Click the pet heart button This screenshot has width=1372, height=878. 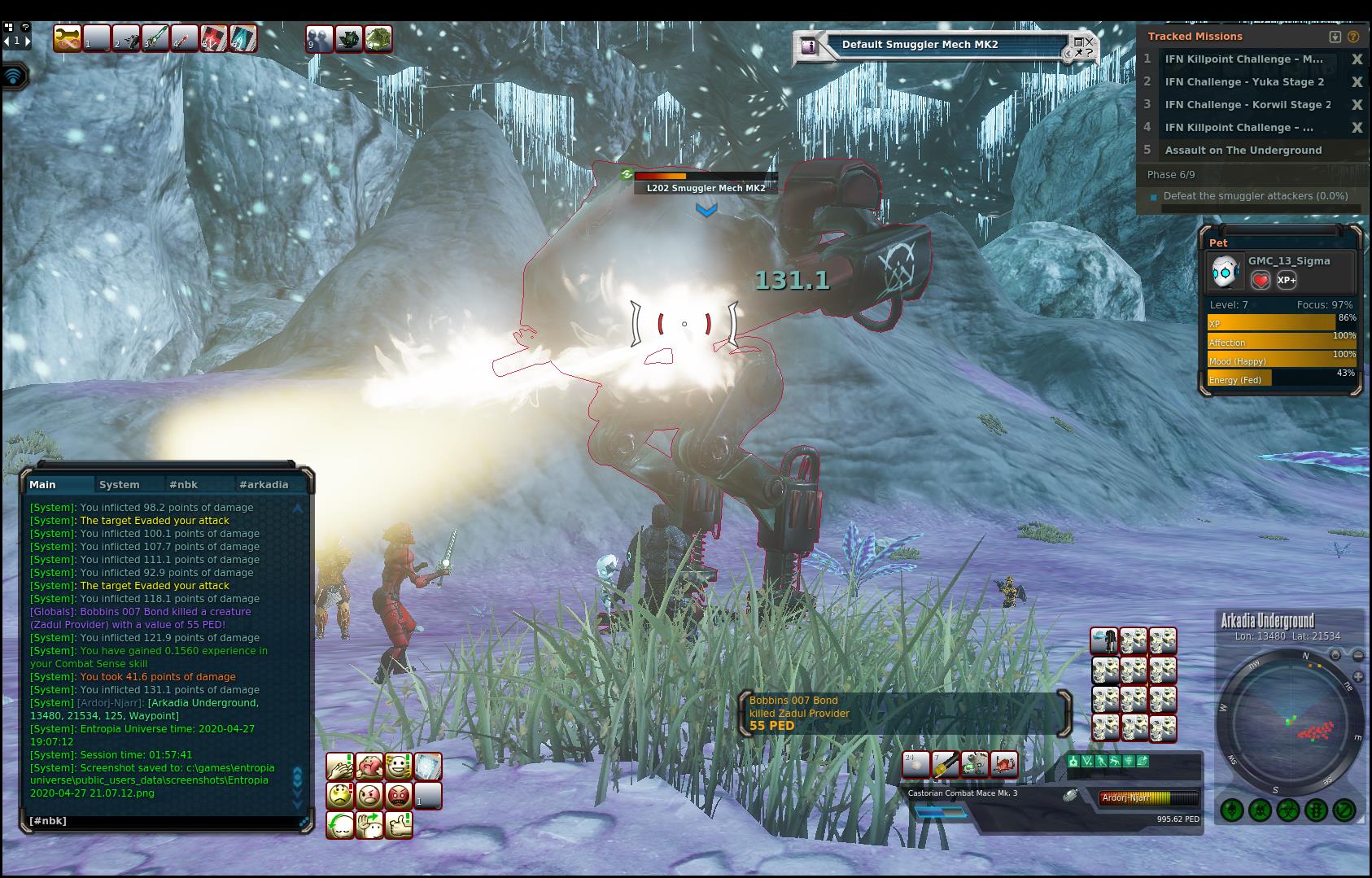(x=1260, y=280)
